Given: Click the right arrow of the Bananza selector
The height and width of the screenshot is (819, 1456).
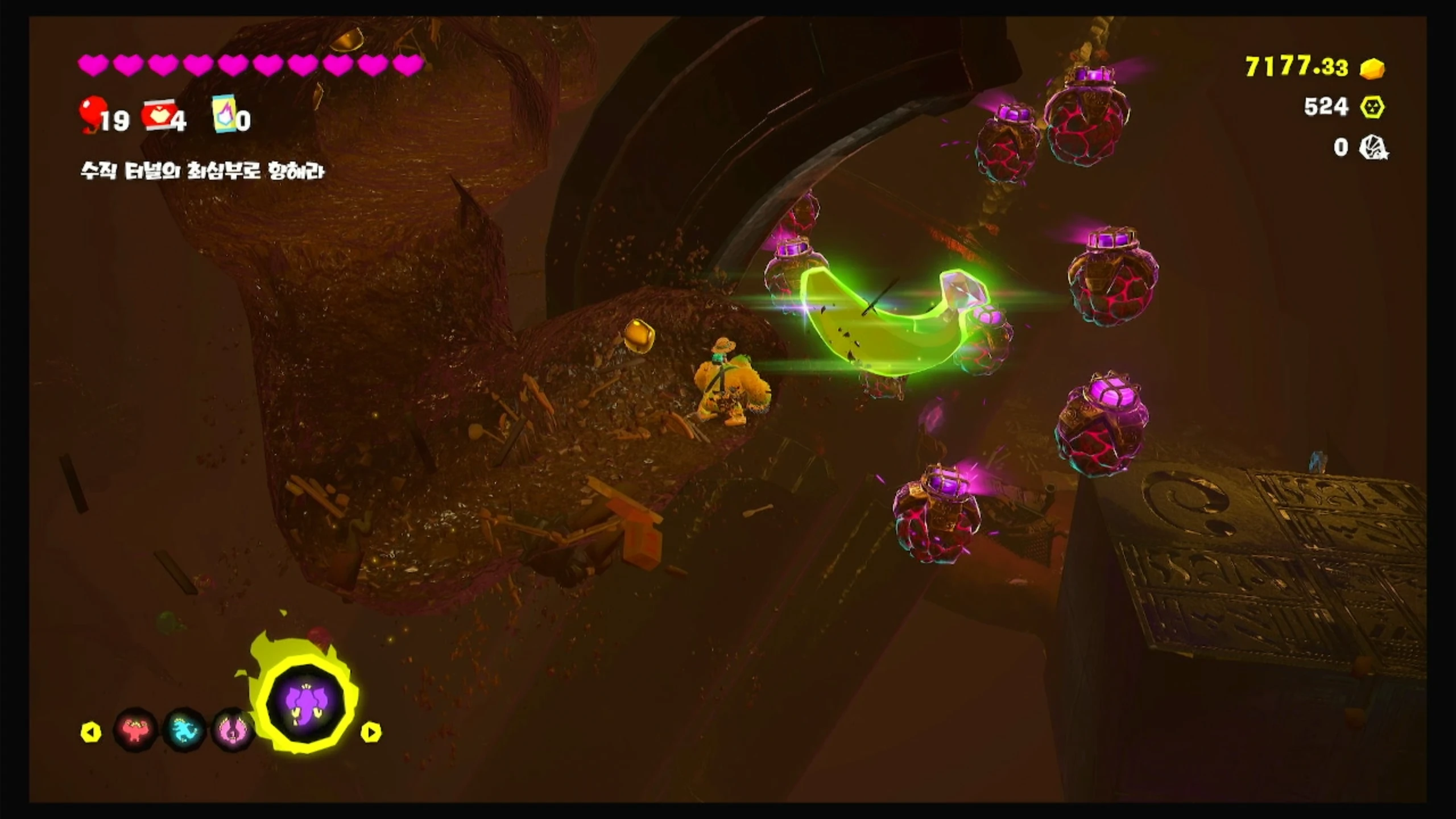Looking at the screenshot, I should [371, 732].
